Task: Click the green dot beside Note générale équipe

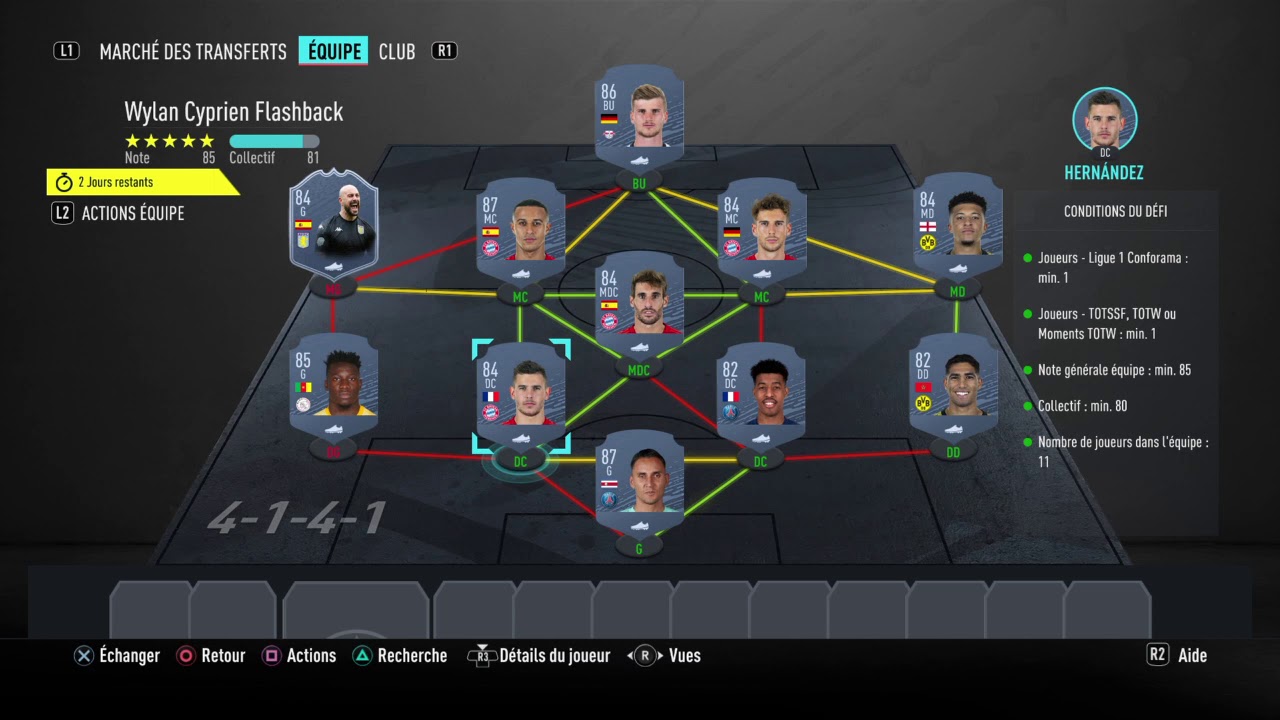Action: pos(1029,370)
